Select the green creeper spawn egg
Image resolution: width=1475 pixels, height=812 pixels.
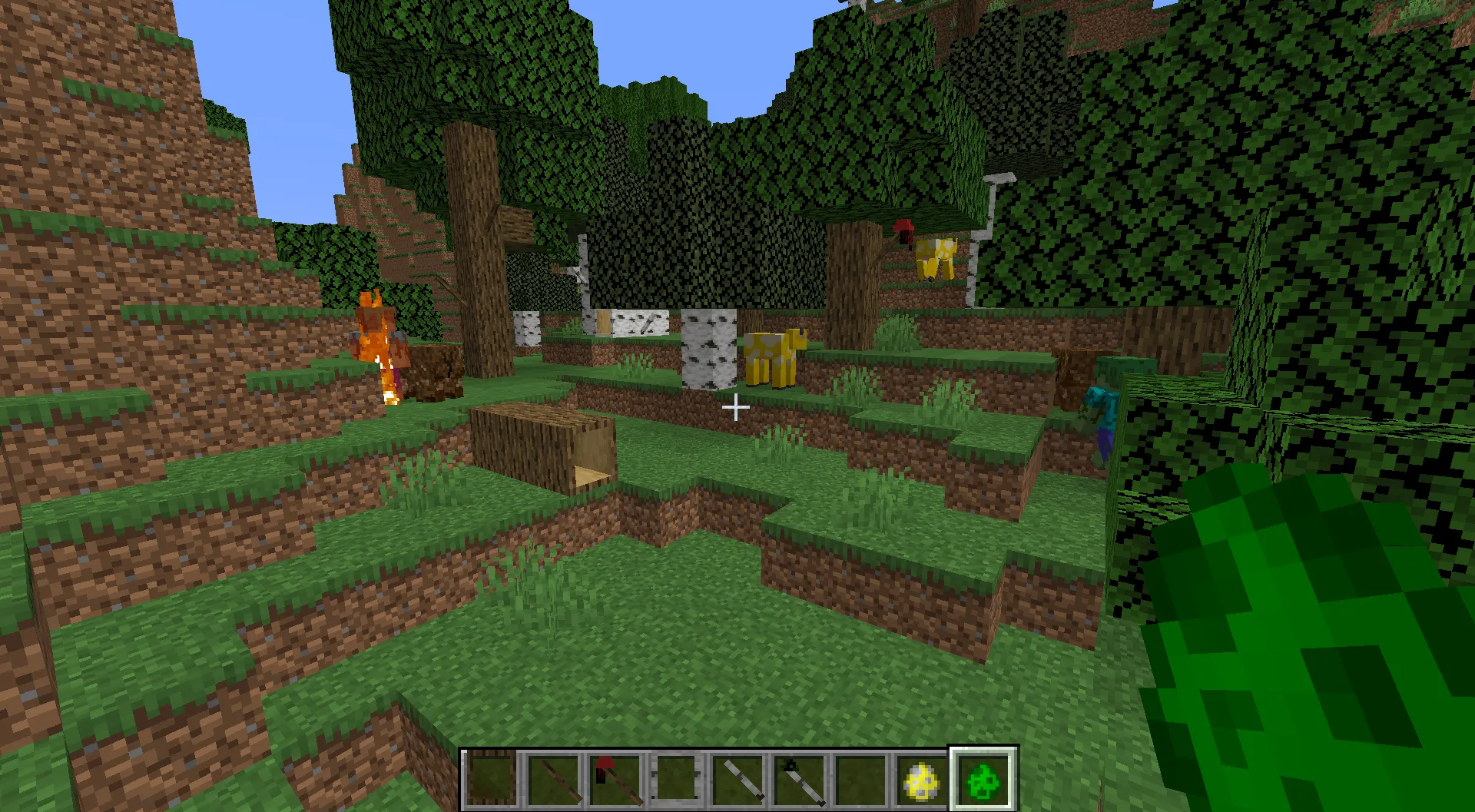[982, 780]
